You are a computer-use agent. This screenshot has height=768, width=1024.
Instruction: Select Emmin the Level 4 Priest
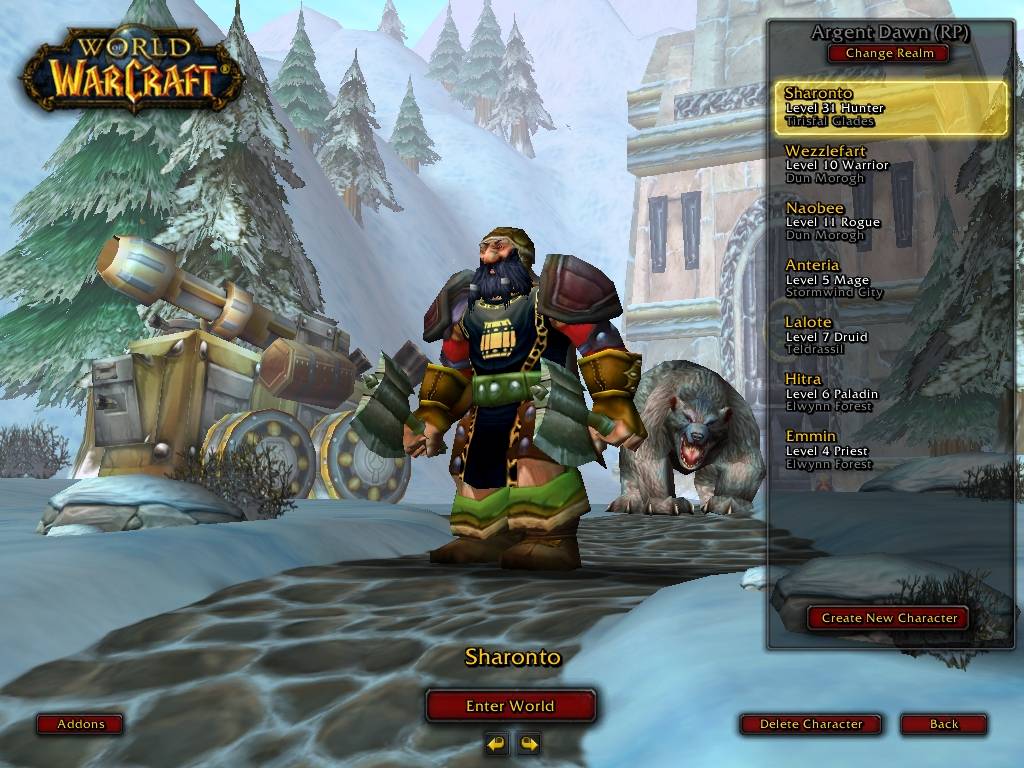(x=890, y=449)
